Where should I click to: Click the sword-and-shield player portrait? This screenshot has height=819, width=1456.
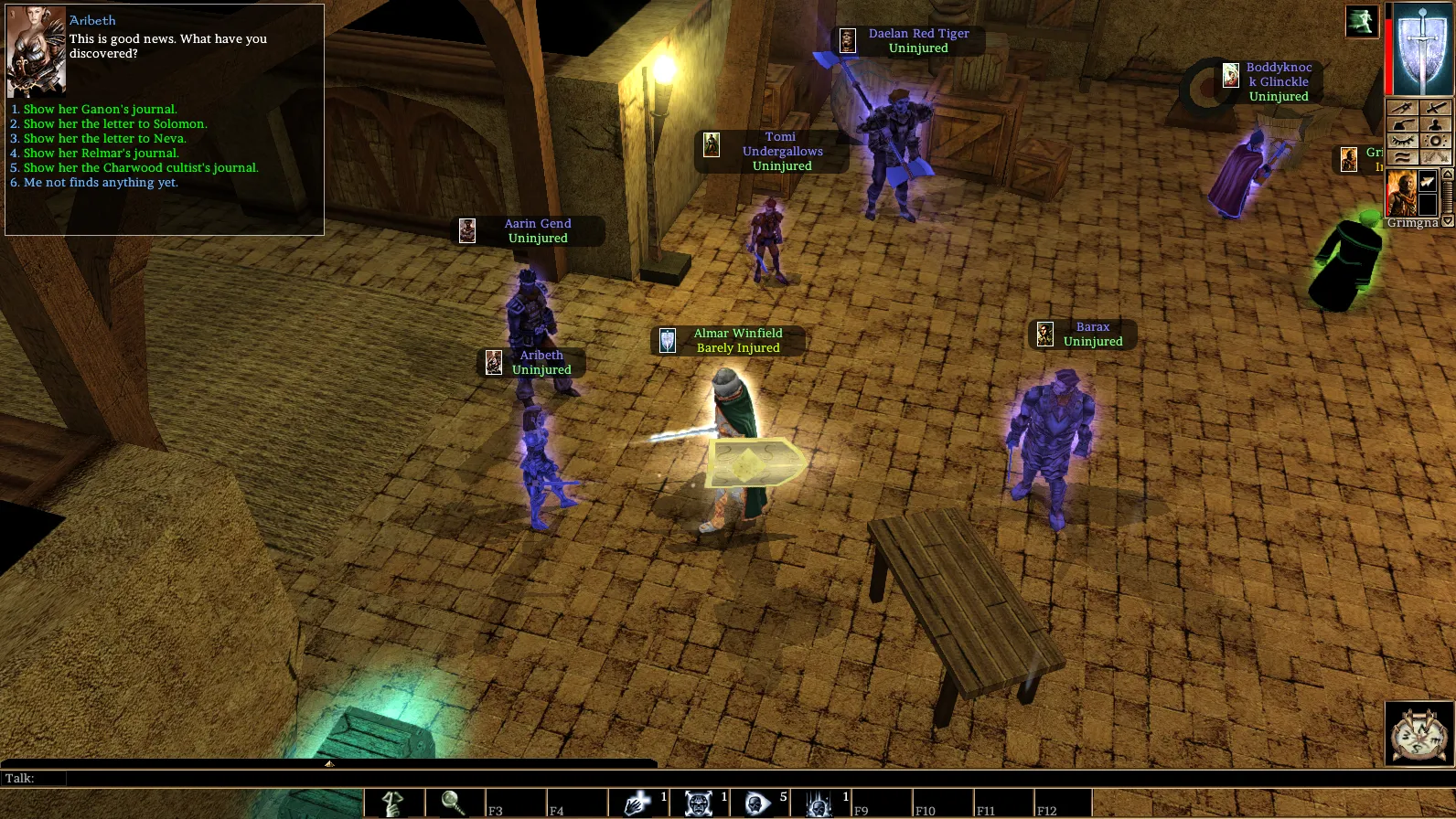1421,48
